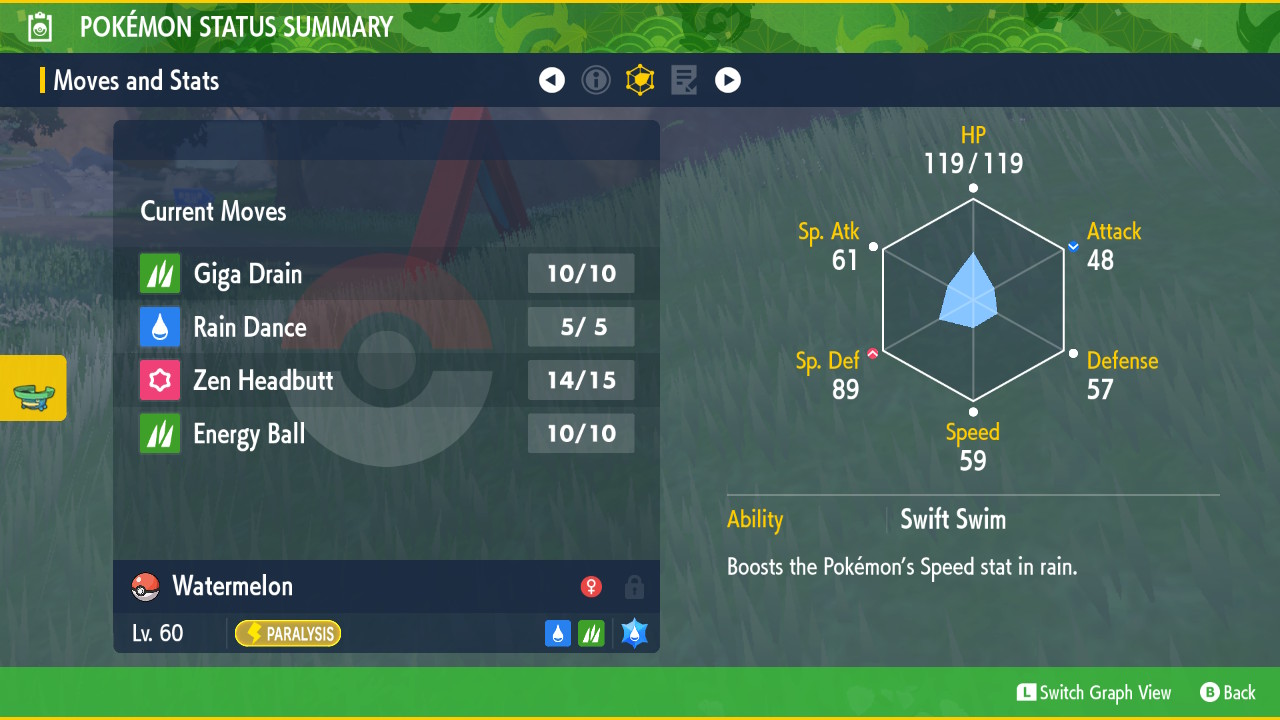Switch to the info page tab icon
The height and width of the screenshot is (720, 1280).
pos(596,80)
